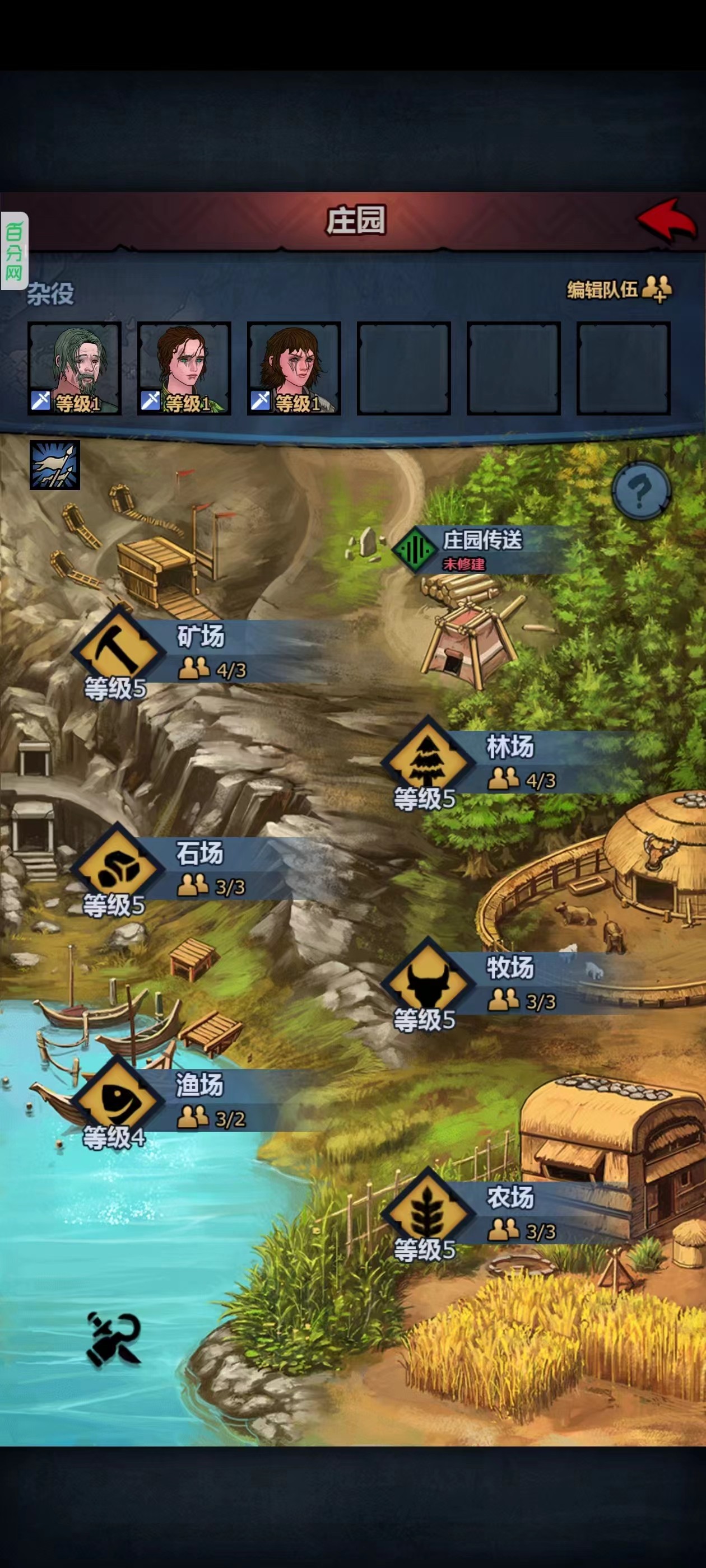Open the 编辑队伍 team editor
The width and height of the screenshot is (706, 1568).
pos(619,289)
